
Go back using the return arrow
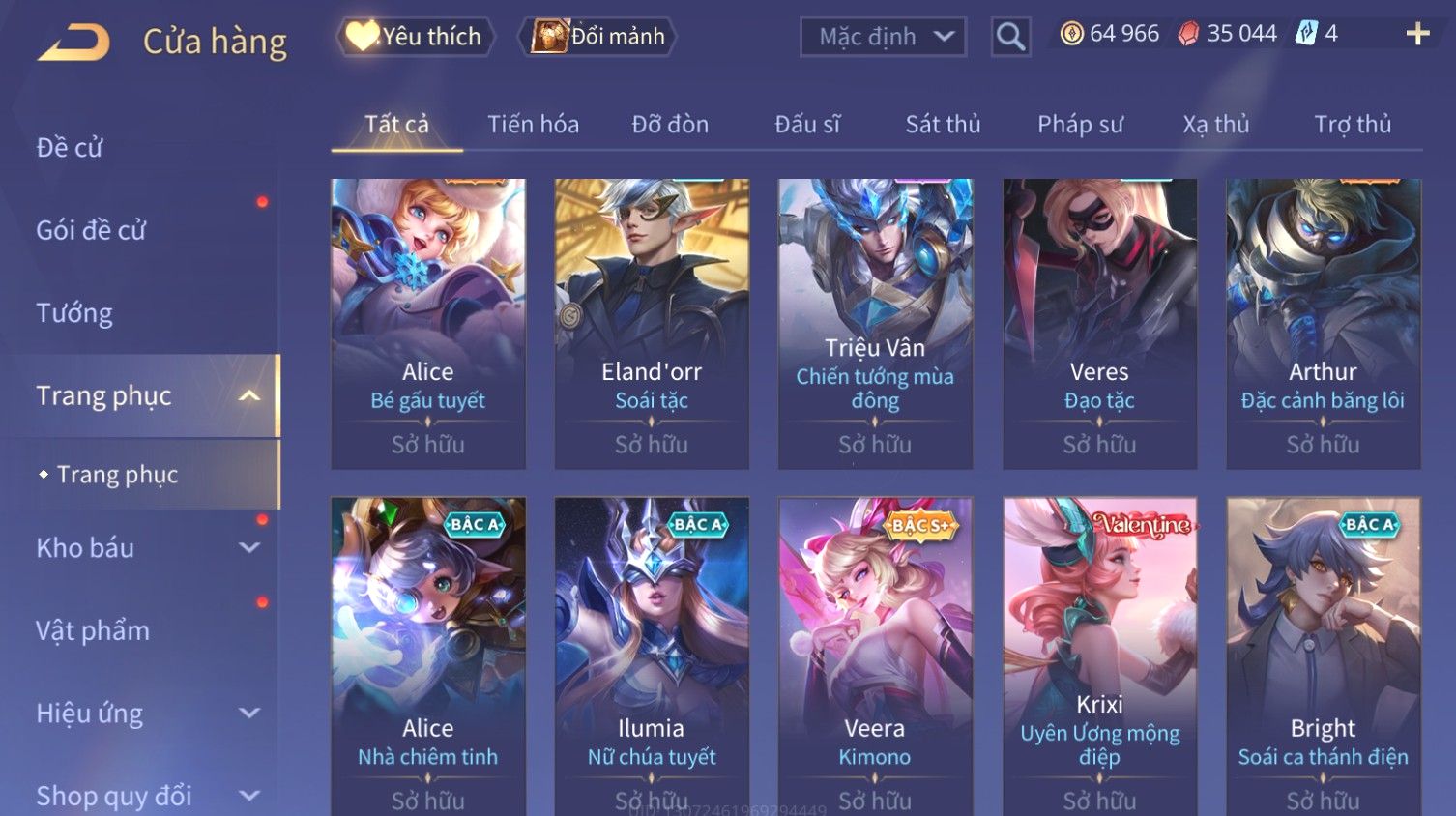tap(73, 42)
